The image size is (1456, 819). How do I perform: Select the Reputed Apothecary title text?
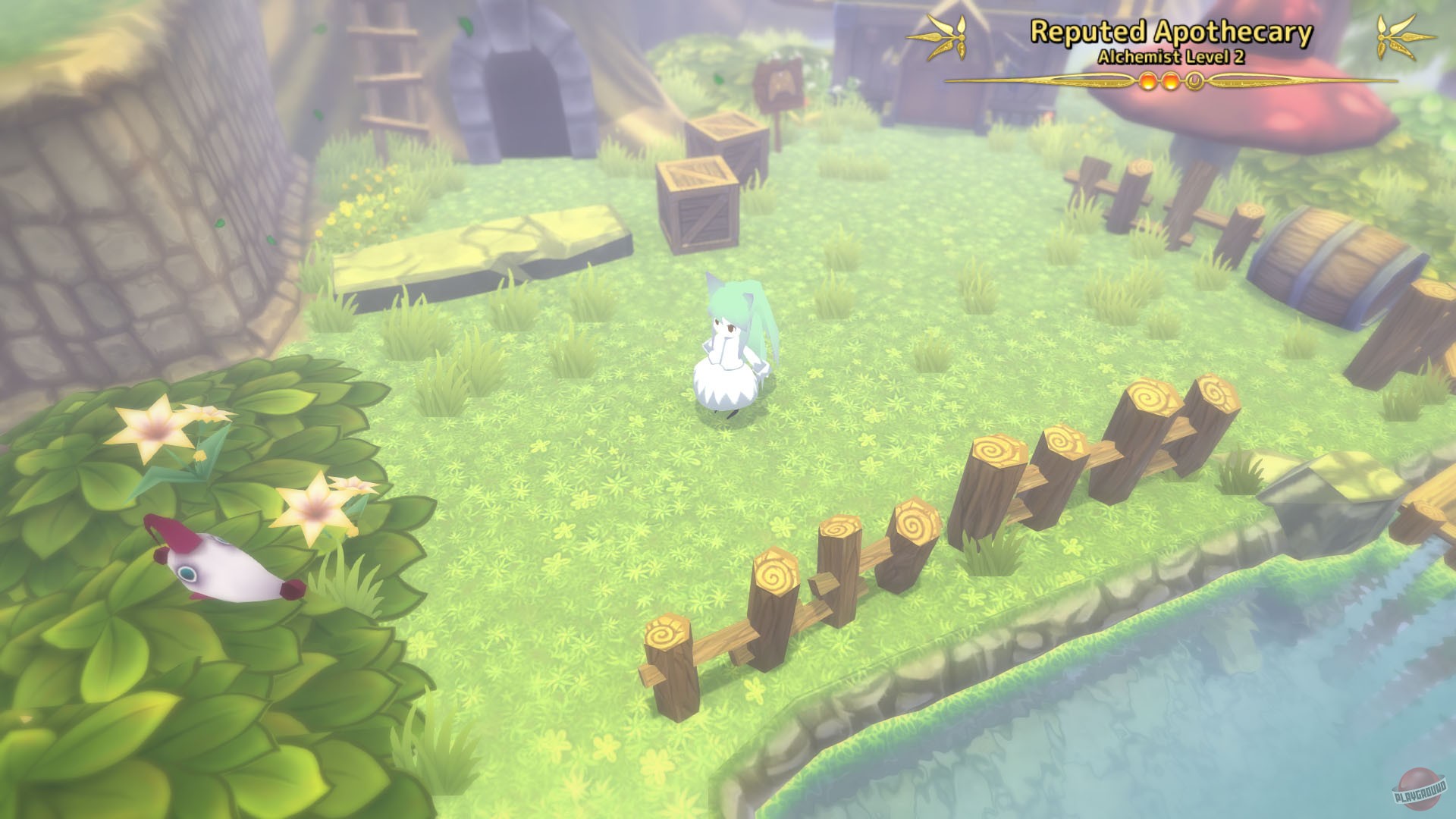[x=1172, y=33]
